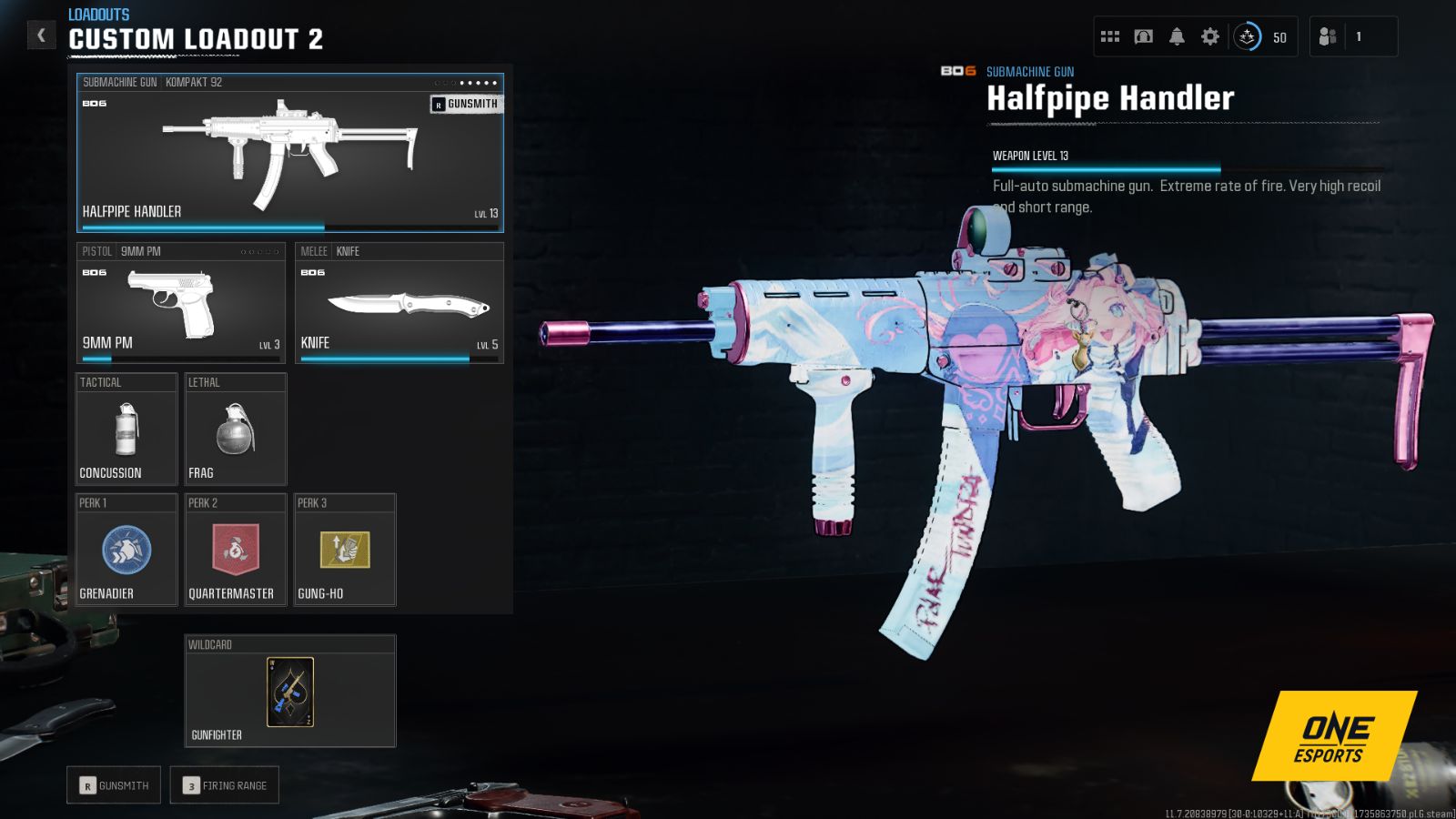Image resolution: width=1456 pixels, height=819 pixels.
Task: Open the grid menu icon
Action: pos(1109,35)
